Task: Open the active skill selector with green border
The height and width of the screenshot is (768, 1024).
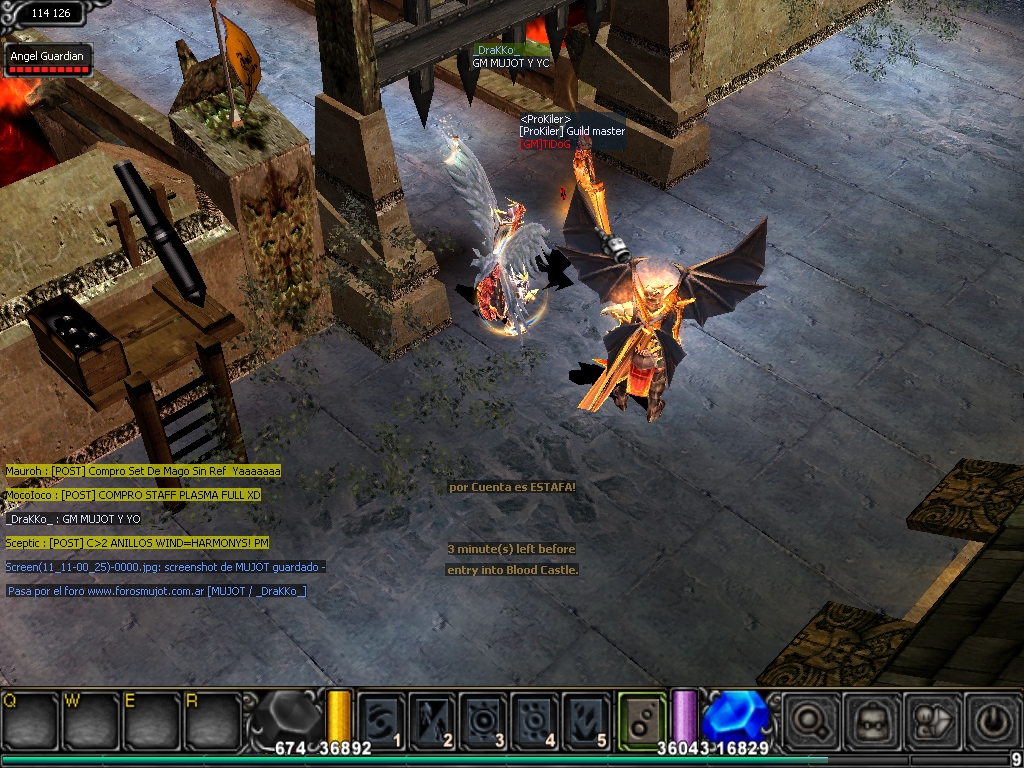Action: [642, 717]
